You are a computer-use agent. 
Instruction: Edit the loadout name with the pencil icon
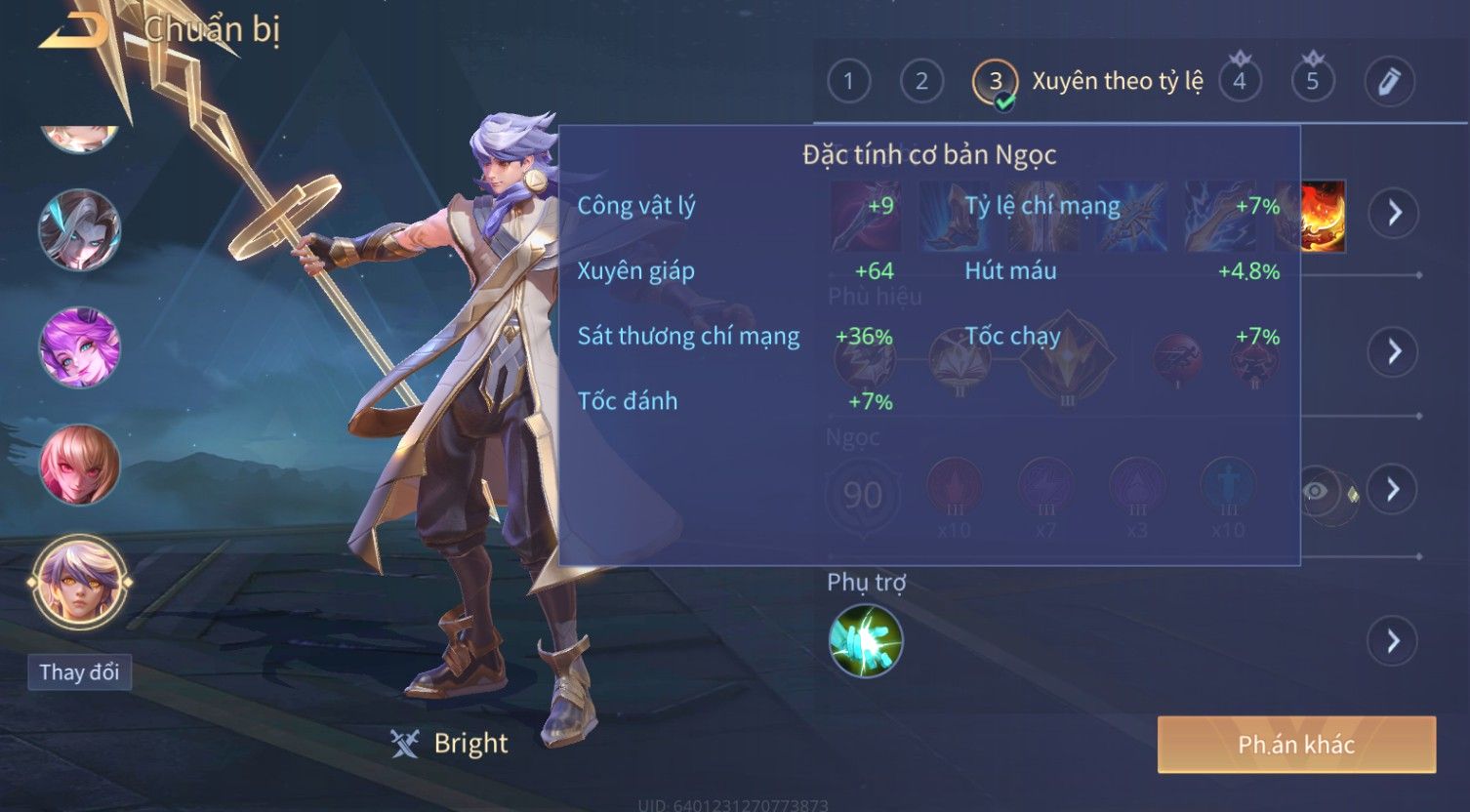1389,81
